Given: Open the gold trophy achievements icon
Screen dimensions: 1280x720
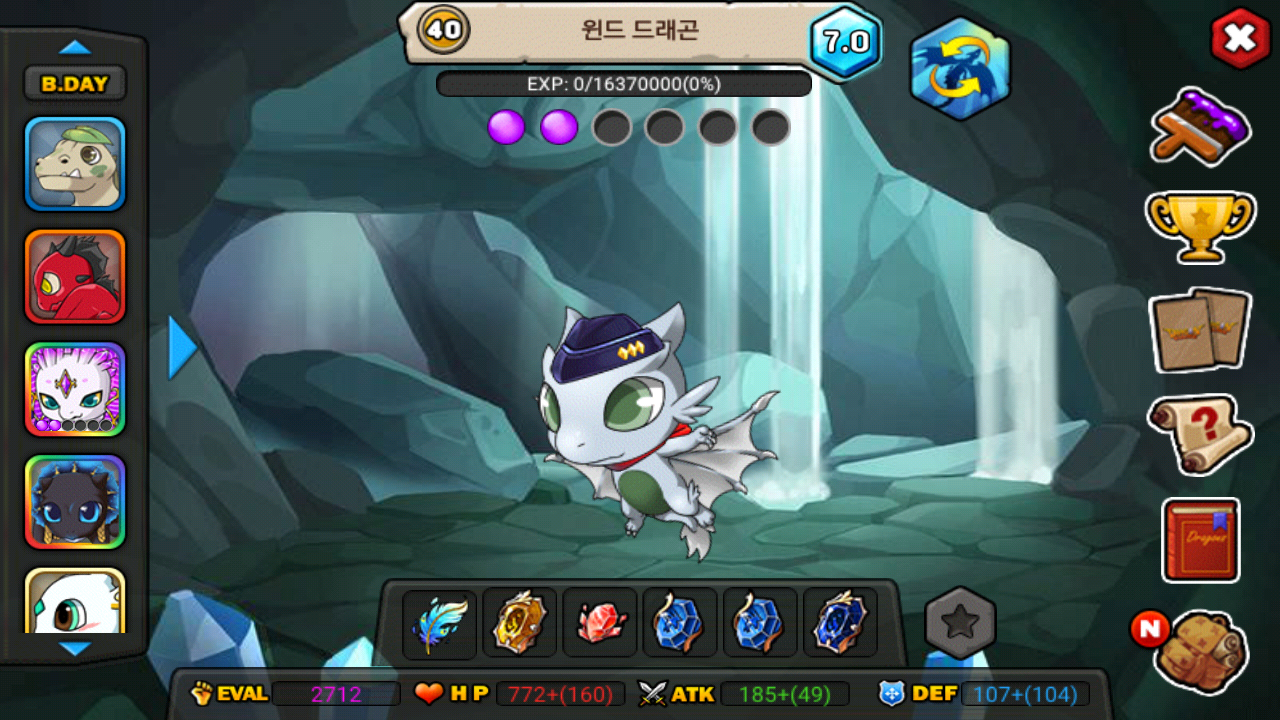Looking at the screenshot, I should point(1200,227).
